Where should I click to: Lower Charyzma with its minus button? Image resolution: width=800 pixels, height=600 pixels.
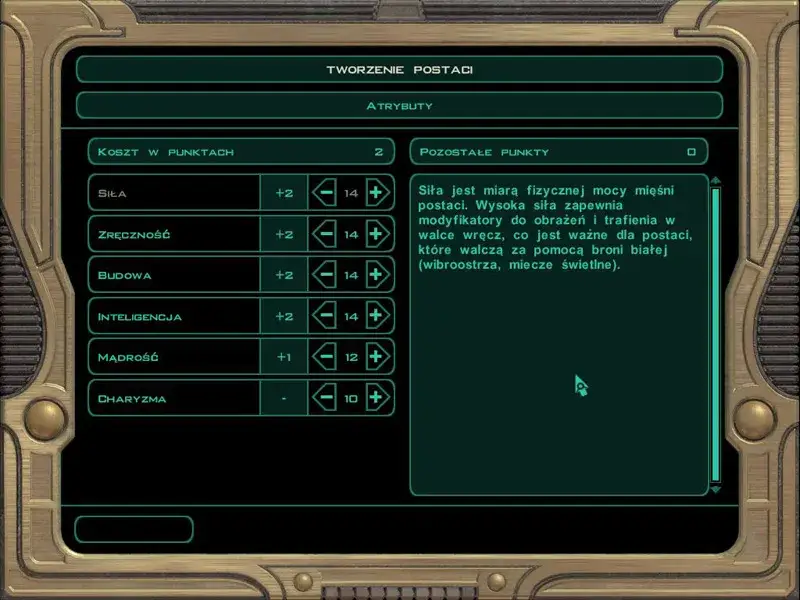coord(324,398)
